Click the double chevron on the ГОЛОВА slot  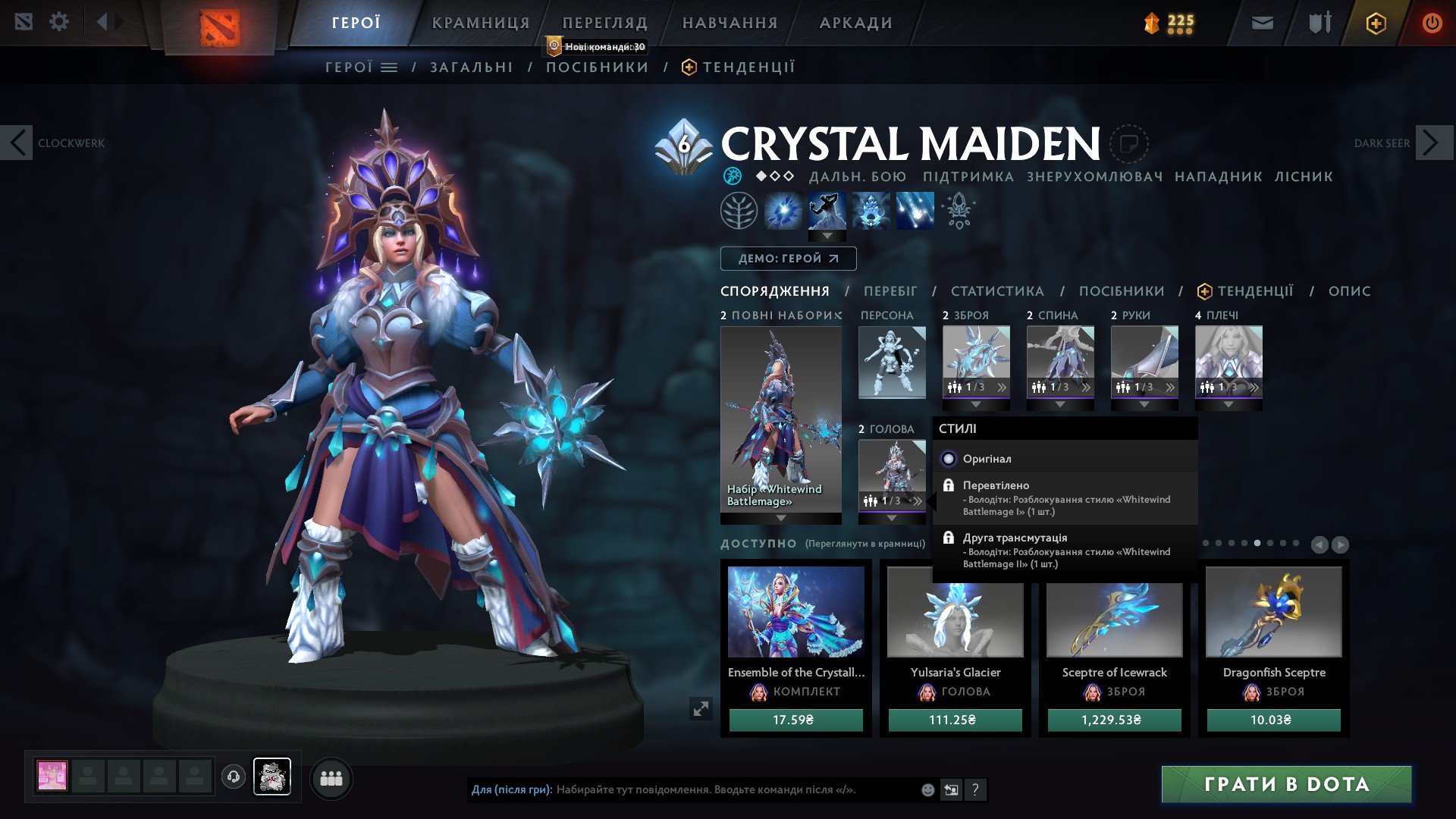click(918, 500)
